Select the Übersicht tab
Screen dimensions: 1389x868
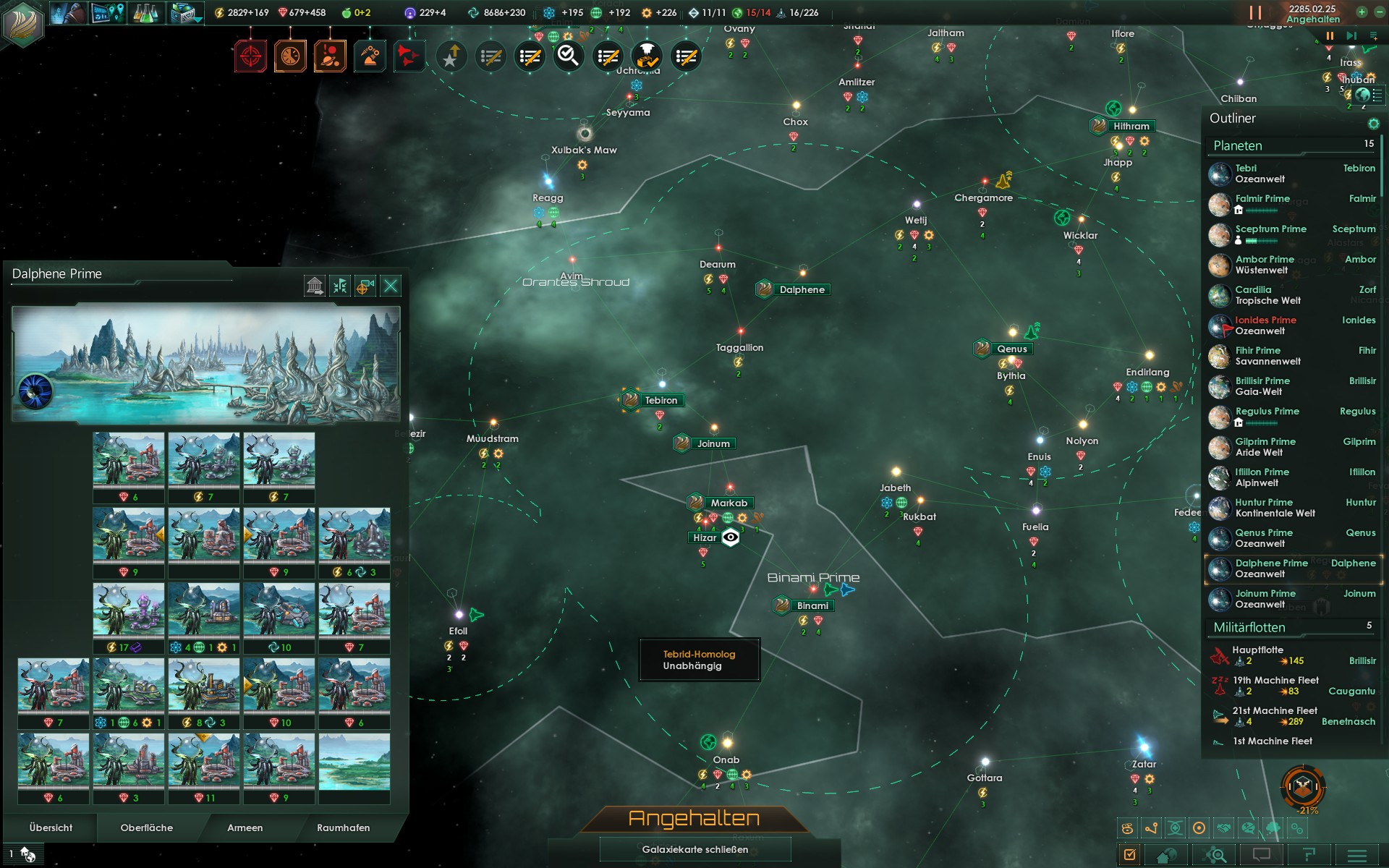[x=51, y=827]
